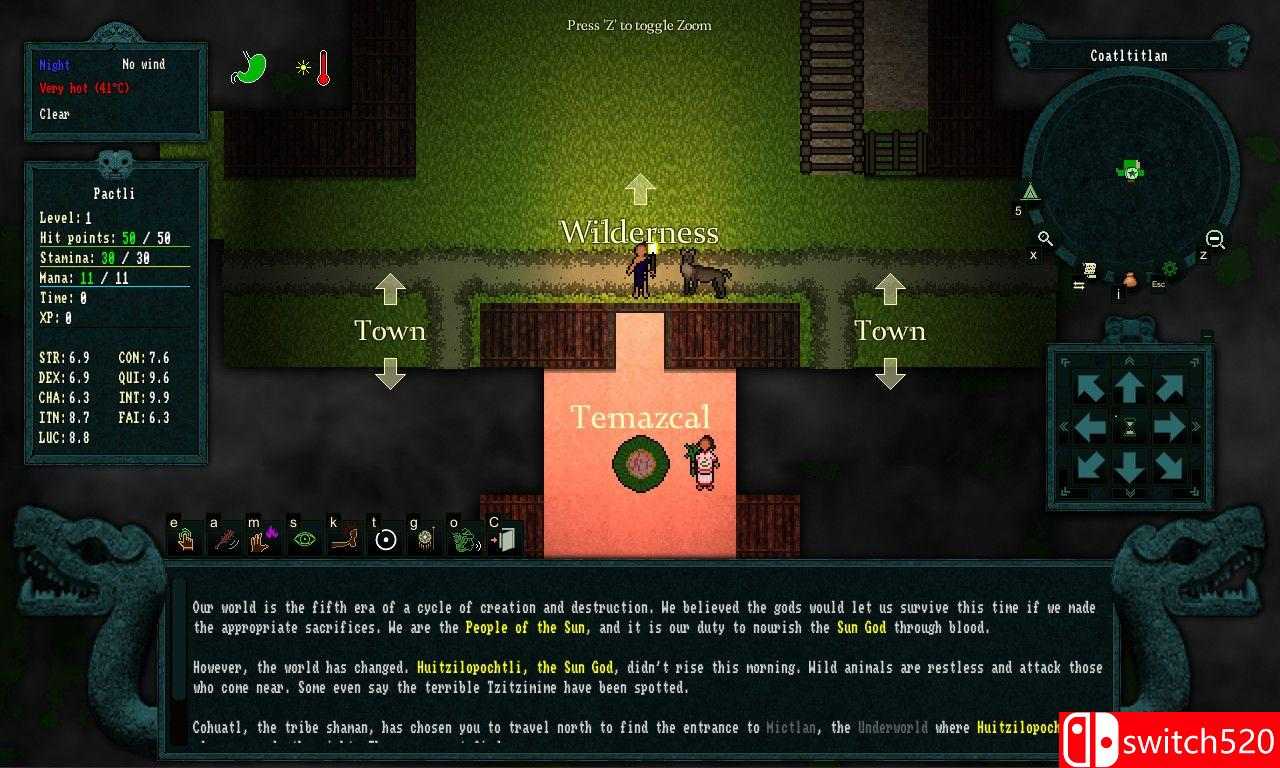Click Pactli's skull portrait above the stats
The image size is (1280, 768).
[x=113, y=162]
